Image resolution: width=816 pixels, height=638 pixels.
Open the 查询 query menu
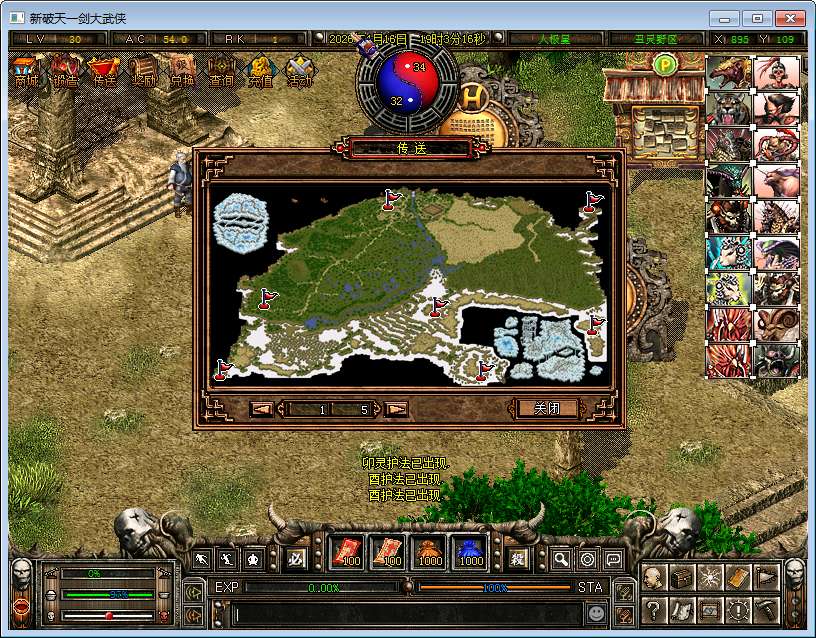click(x=221, y=73)
